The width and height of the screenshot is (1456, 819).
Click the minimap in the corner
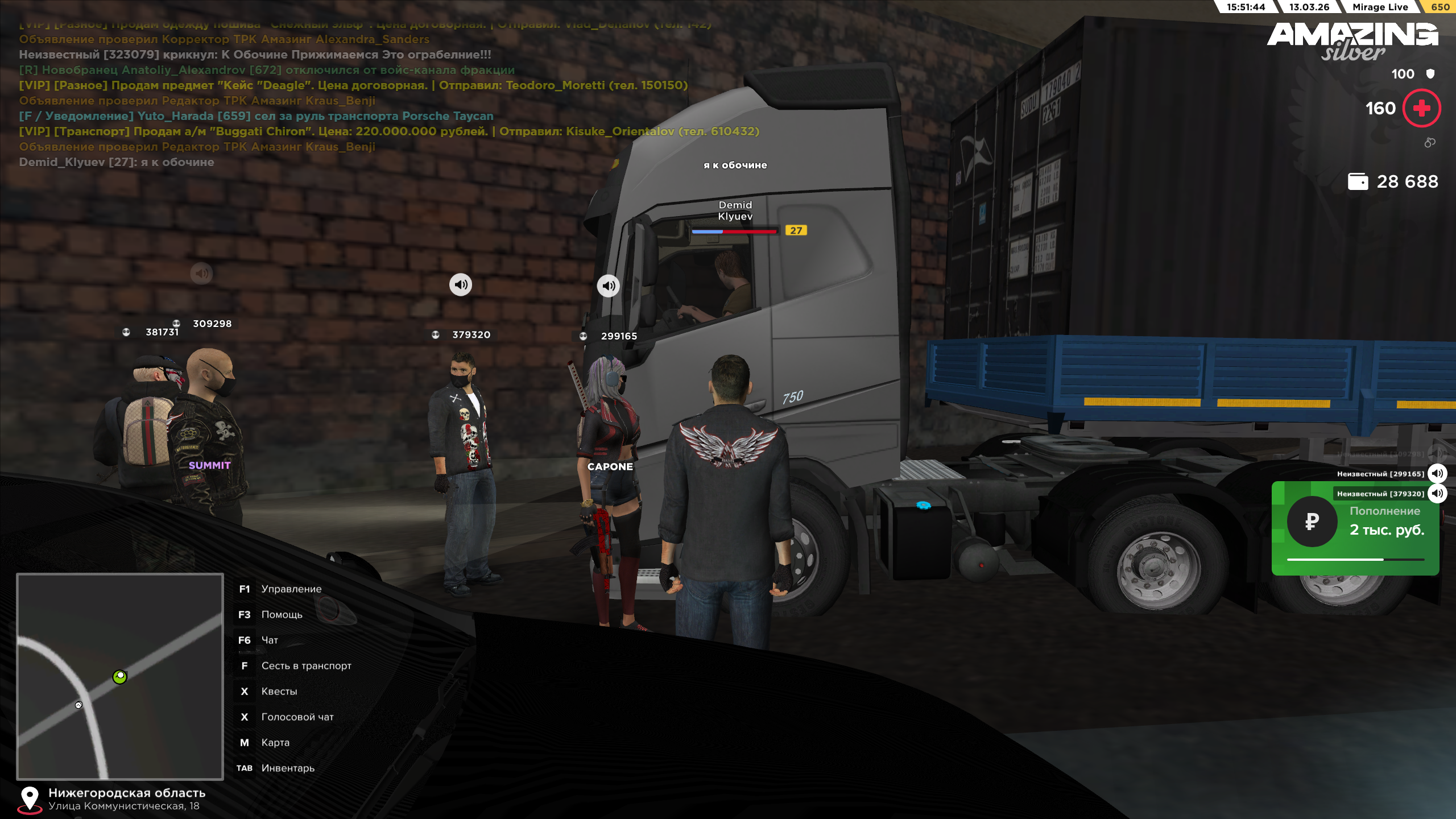click(120, 676)
